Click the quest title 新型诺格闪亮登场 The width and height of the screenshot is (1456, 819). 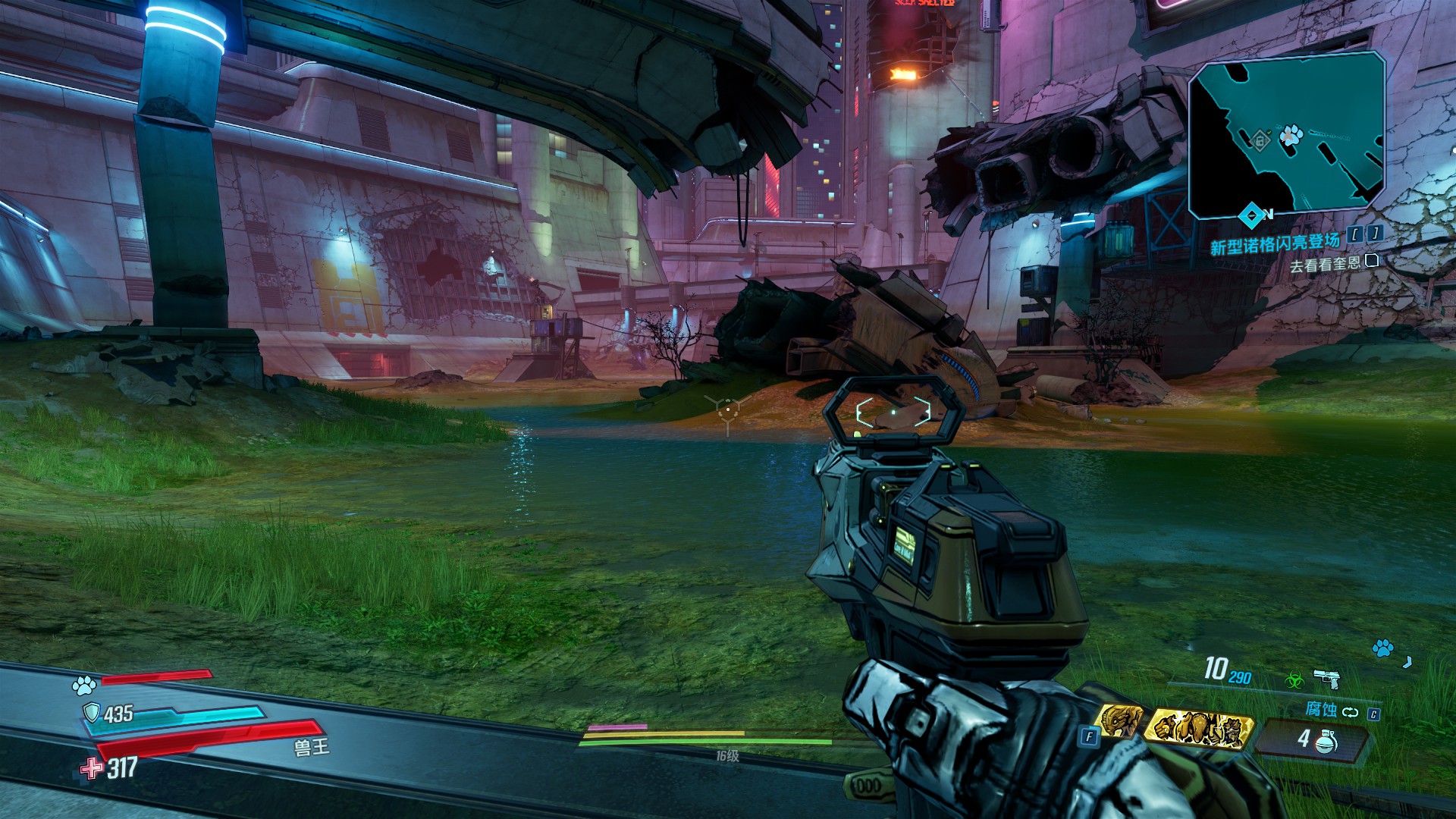pyautogui.click(x=1275, y=244)
